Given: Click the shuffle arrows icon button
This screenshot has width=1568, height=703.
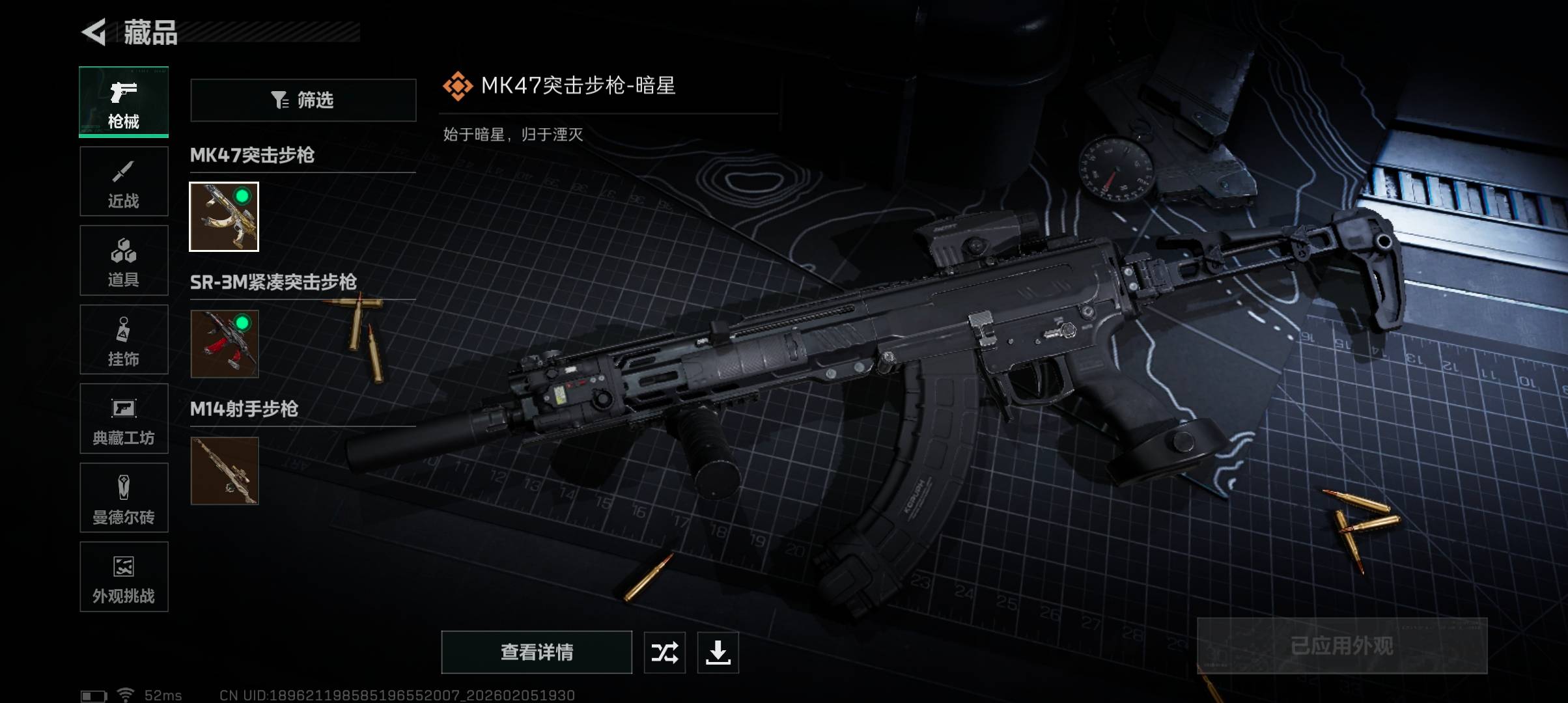Looking at the screenshot, I should pos(665,652).
